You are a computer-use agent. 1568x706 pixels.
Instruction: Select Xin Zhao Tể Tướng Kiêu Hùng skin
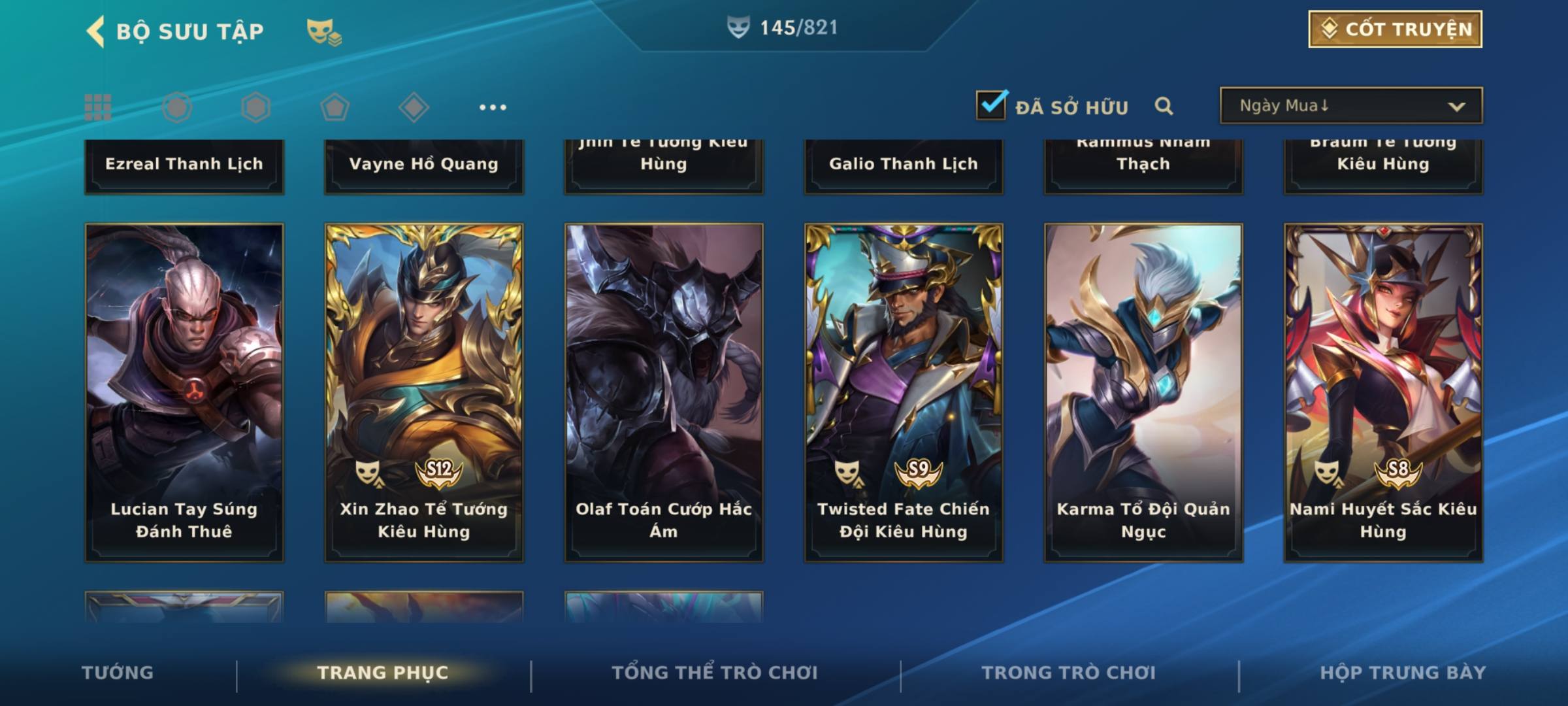(424, 392)
